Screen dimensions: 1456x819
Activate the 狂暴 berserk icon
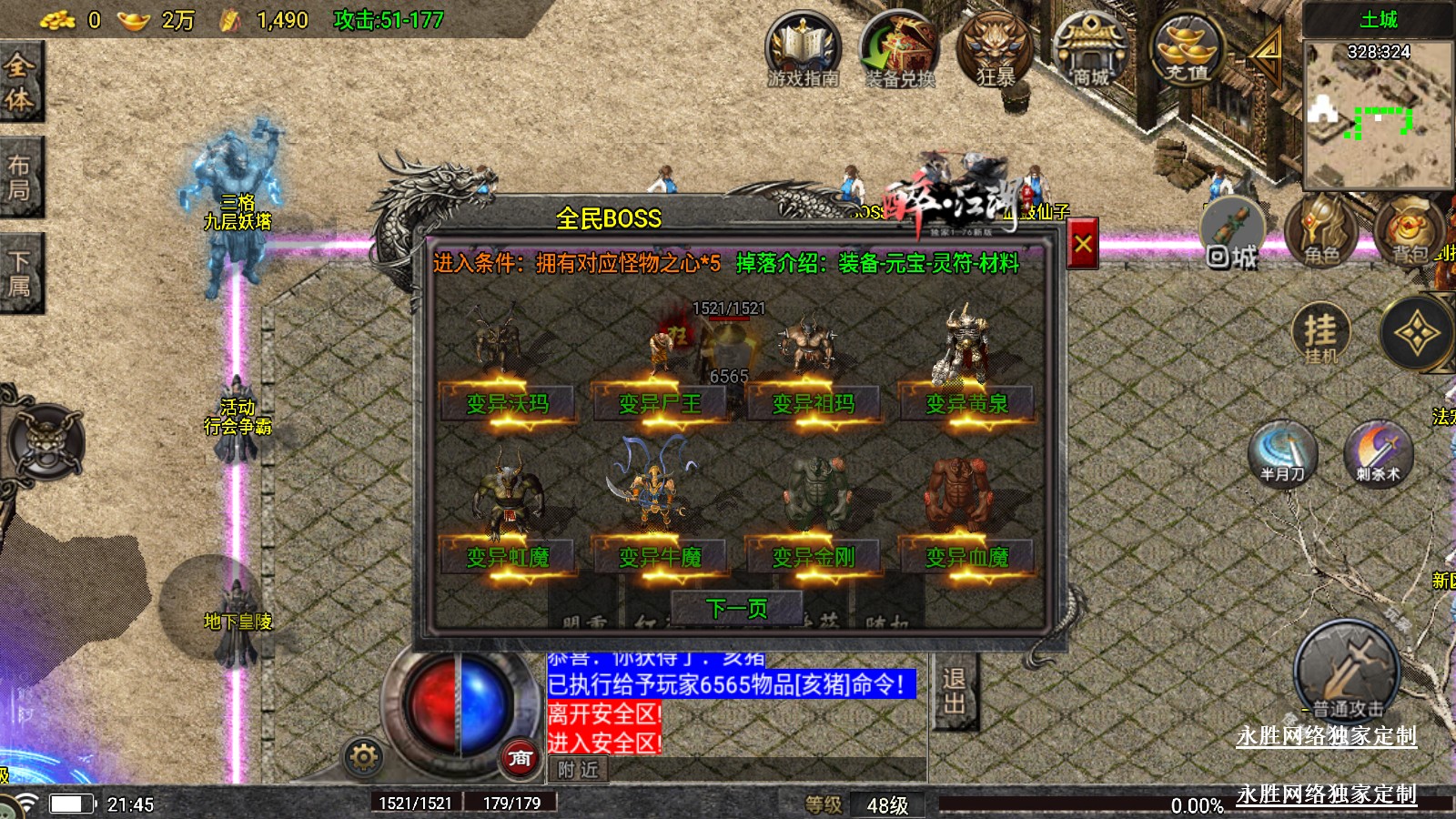pyautogui.click(x=995, y=52)
